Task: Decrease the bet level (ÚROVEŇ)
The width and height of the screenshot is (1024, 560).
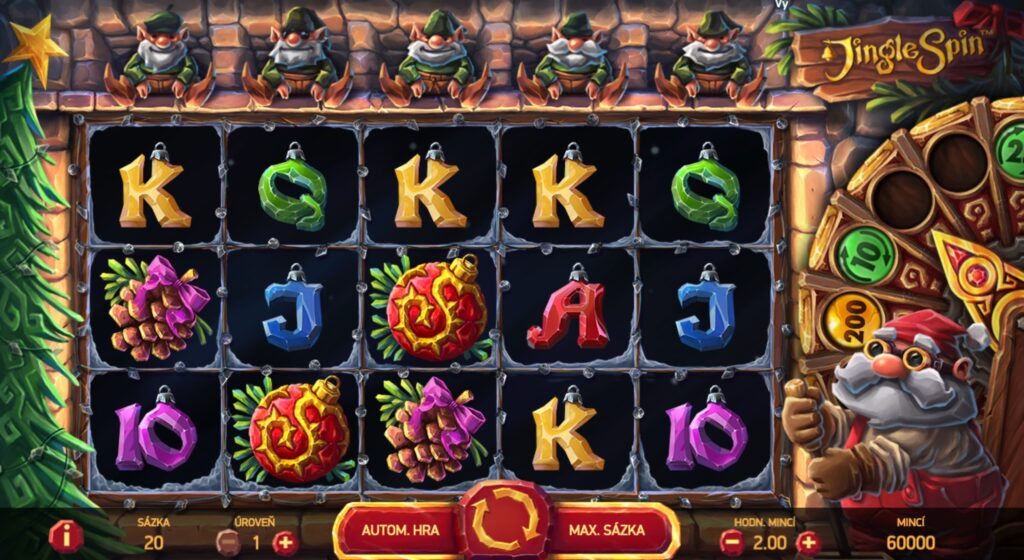Action: coord(228,542)
